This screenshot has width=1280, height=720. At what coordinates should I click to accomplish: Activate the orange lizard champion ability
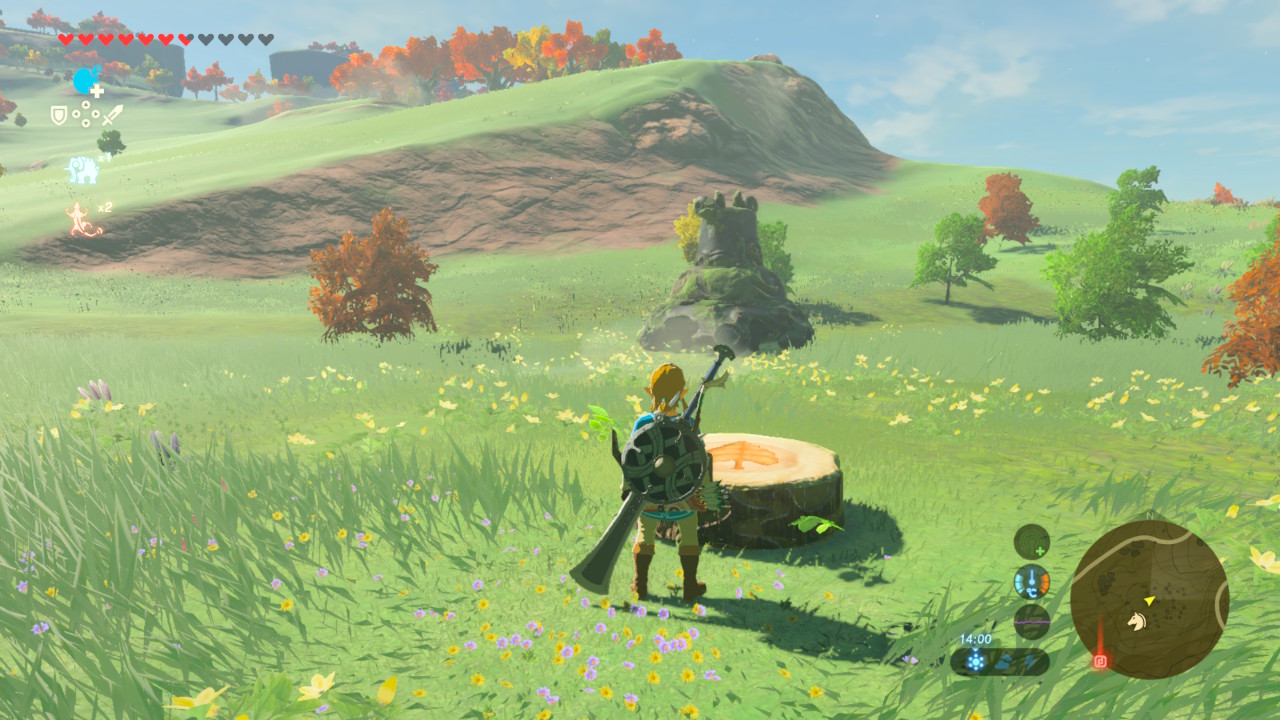[x=83, y=220]
